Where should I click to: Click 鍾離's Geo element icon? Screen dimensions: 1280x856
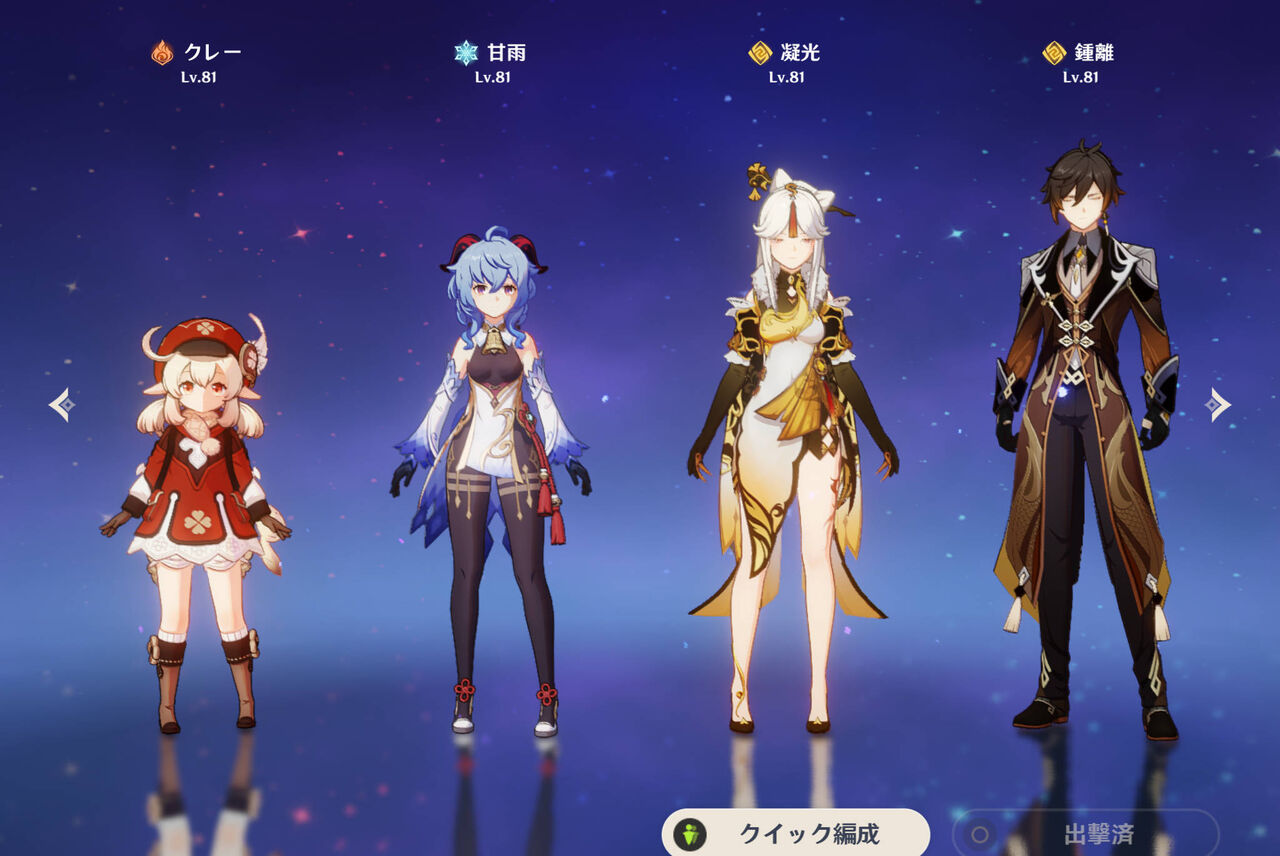click(1052, 51)
